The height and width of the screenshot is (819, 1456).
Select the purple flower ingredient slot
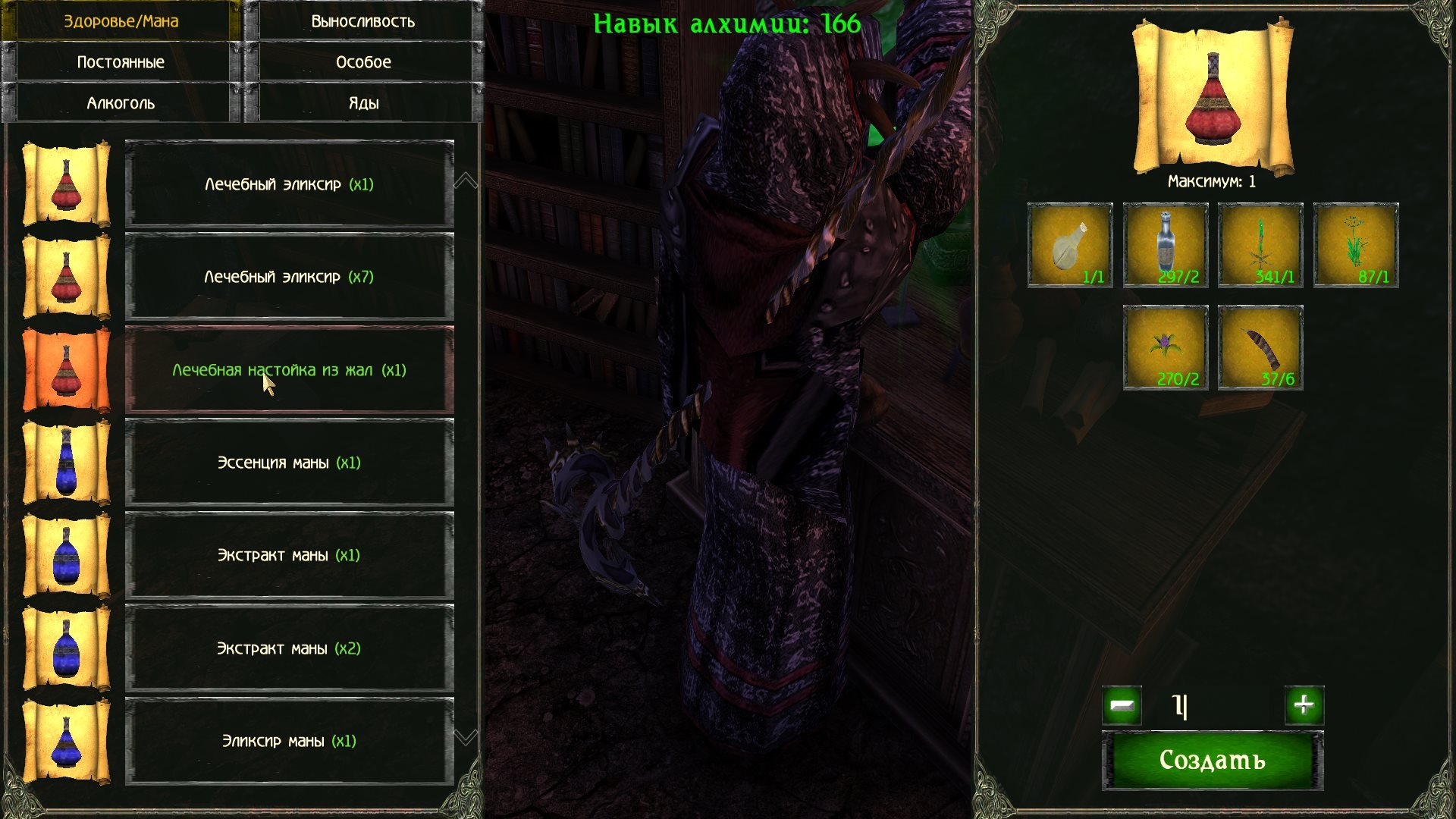[x=1166, y=347]
